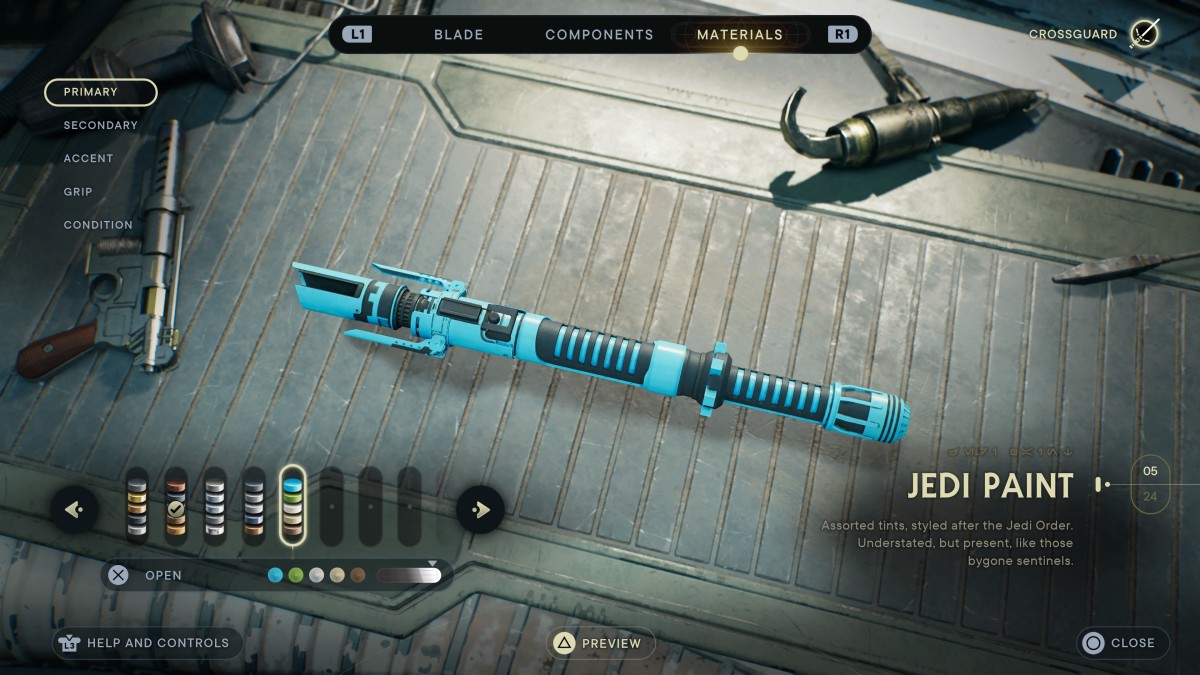Pick the blue paint color swatch
The width and height of the screenshot is (1200, 675).
click(x=275, y=575)
